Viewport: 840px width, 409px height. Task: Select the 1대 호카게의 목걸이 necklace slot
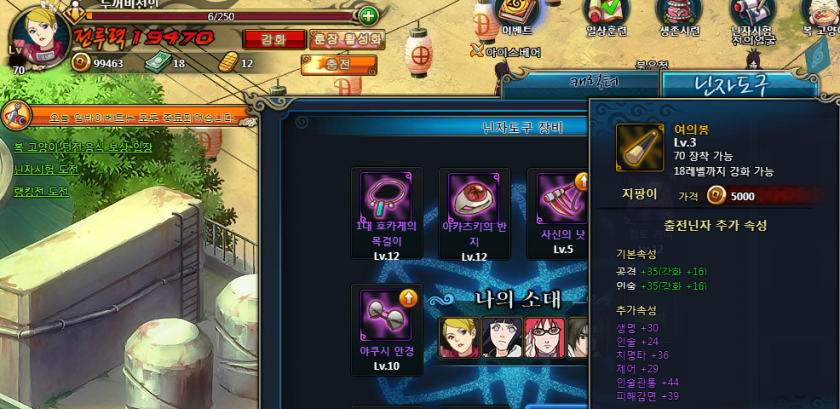(x=385, y=198)
